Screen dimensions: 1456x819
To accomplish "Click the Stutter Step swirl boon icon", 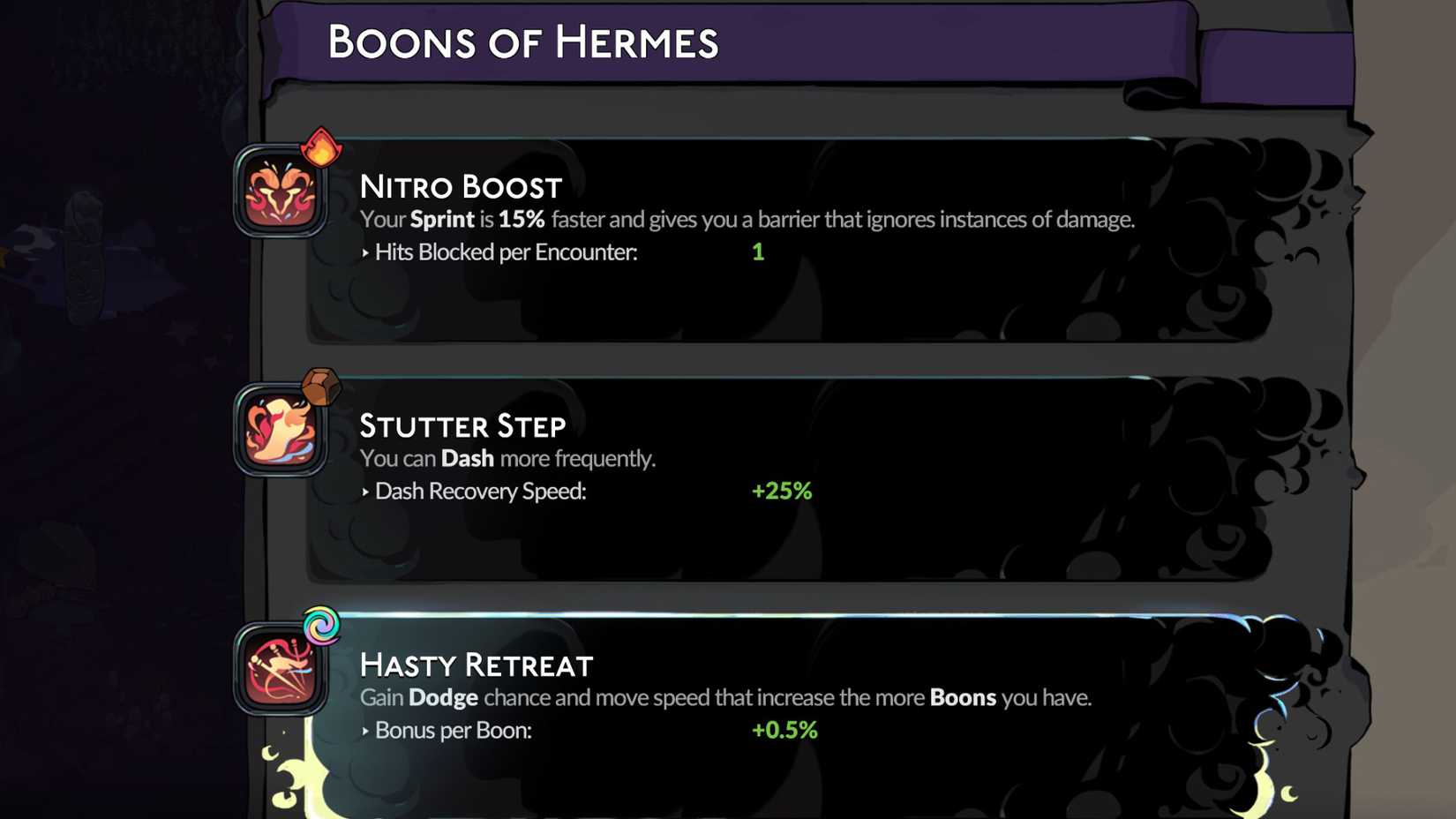I will pos(279,432).
